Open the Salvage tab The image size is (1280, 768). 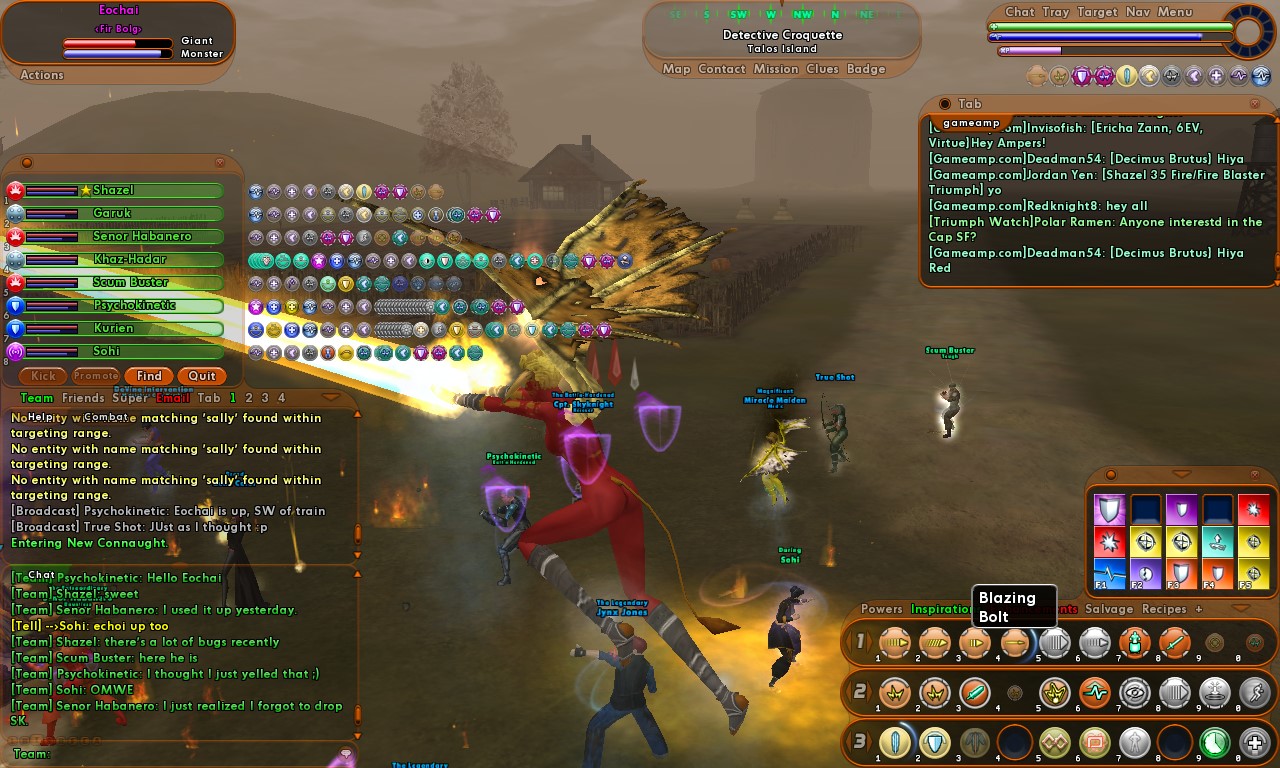(1109, 609)
